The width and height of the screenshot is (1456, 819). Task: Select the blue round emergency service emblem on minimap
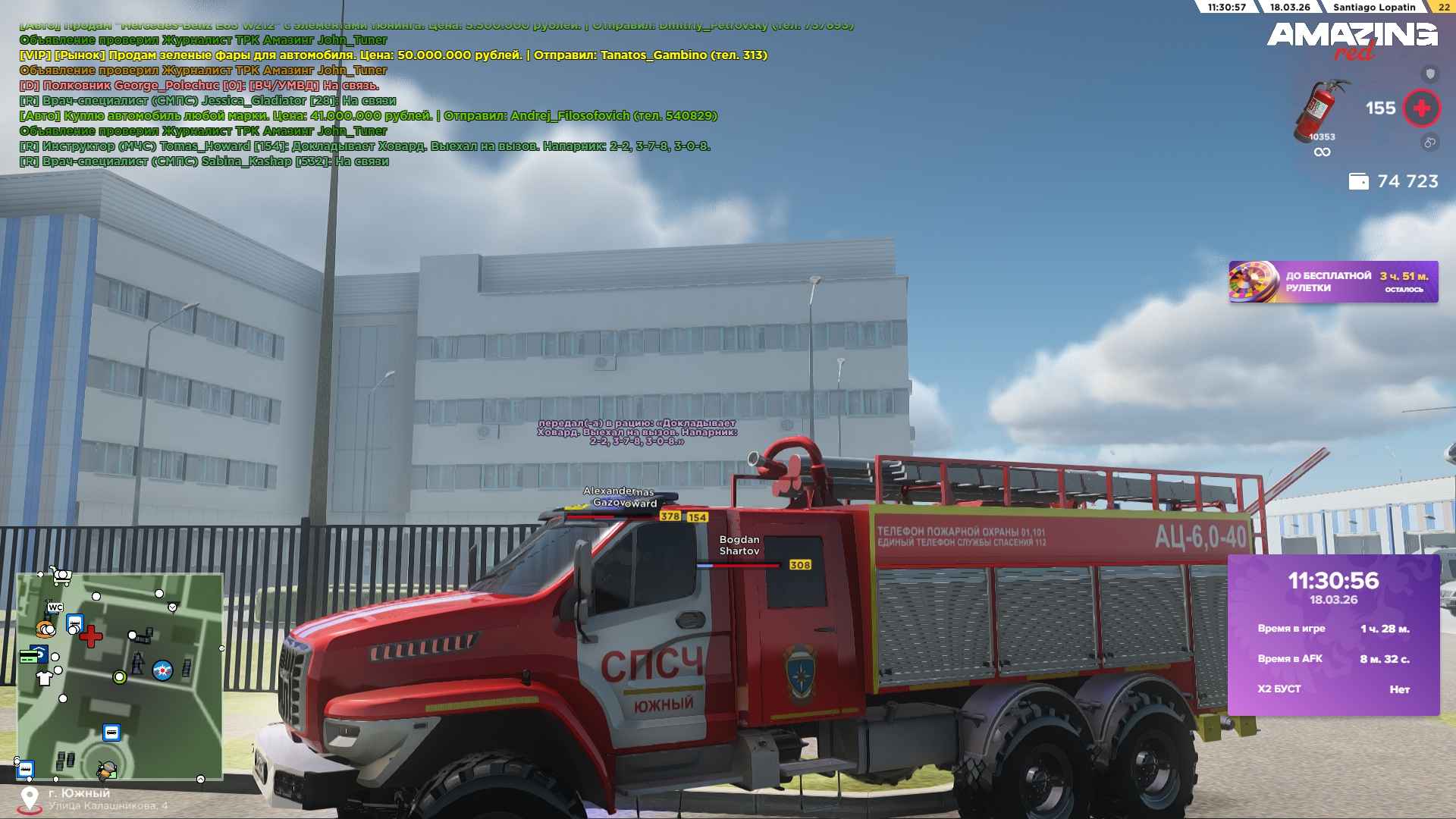click(162, 670)
